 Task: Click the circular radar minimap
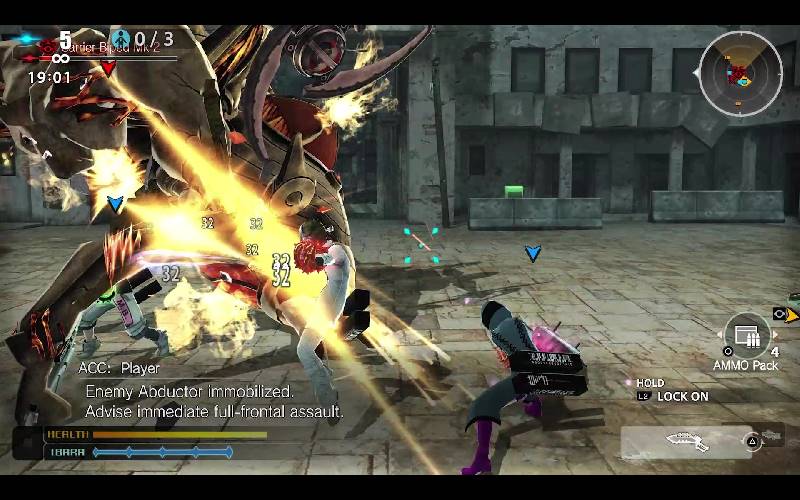click(740, 72)
